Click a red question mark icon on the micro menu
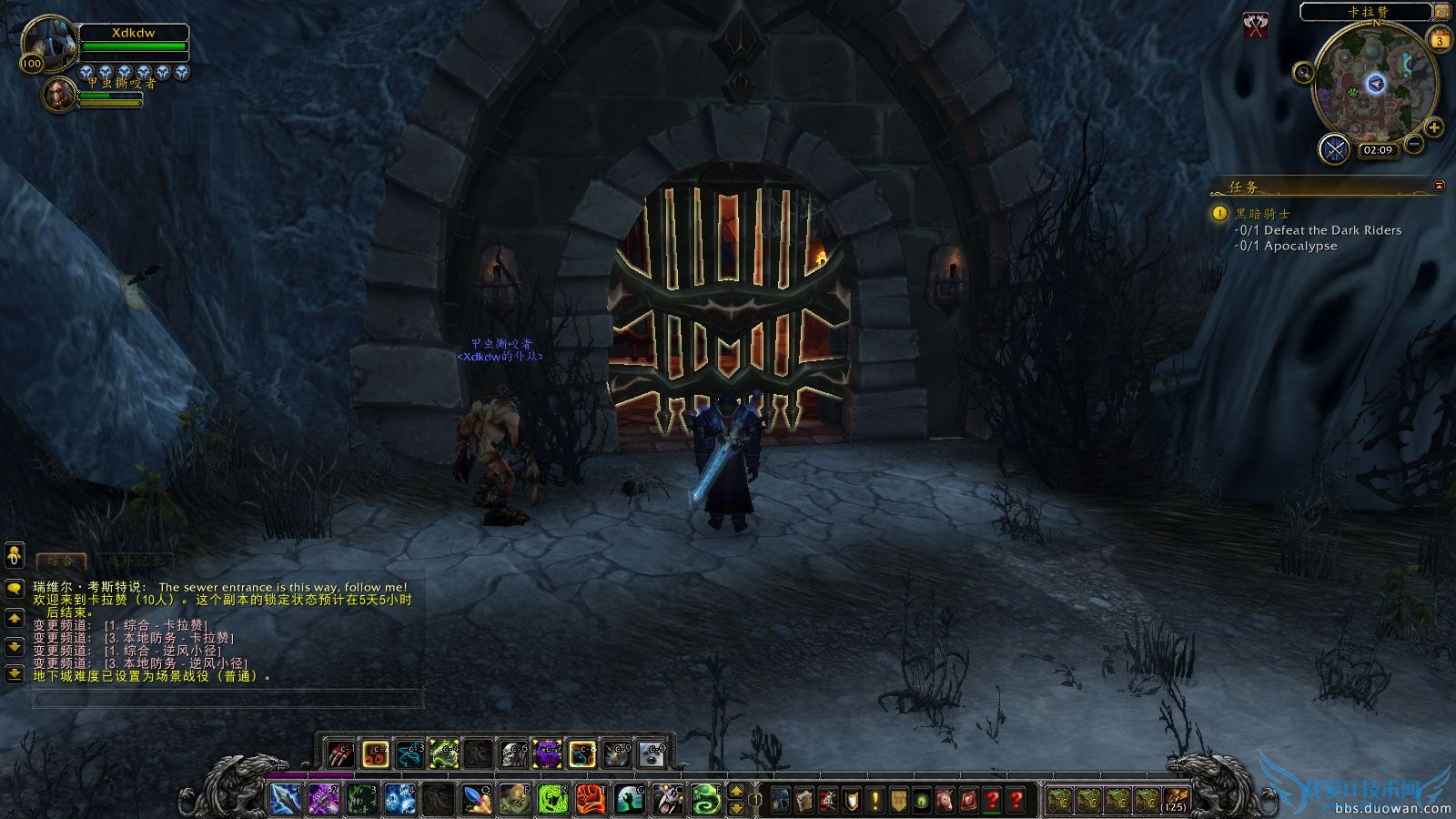Viewport: 1456px width, 819px height. click(992, 800)
